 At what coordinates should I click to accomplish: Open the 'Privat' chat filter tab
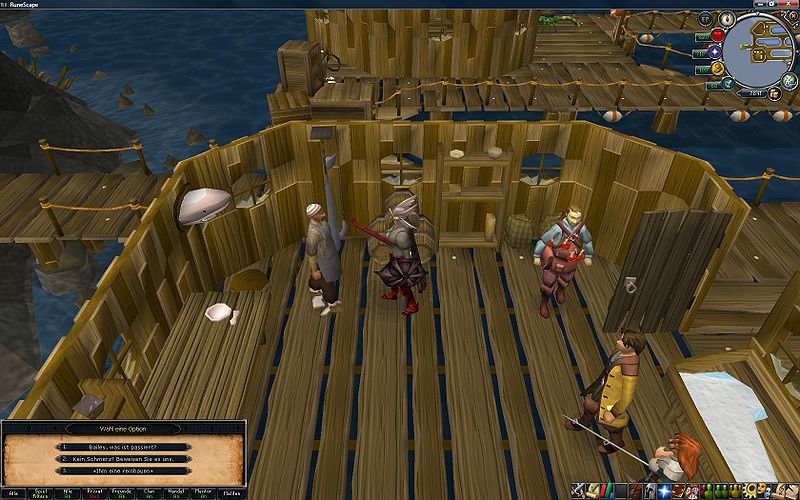96,493
